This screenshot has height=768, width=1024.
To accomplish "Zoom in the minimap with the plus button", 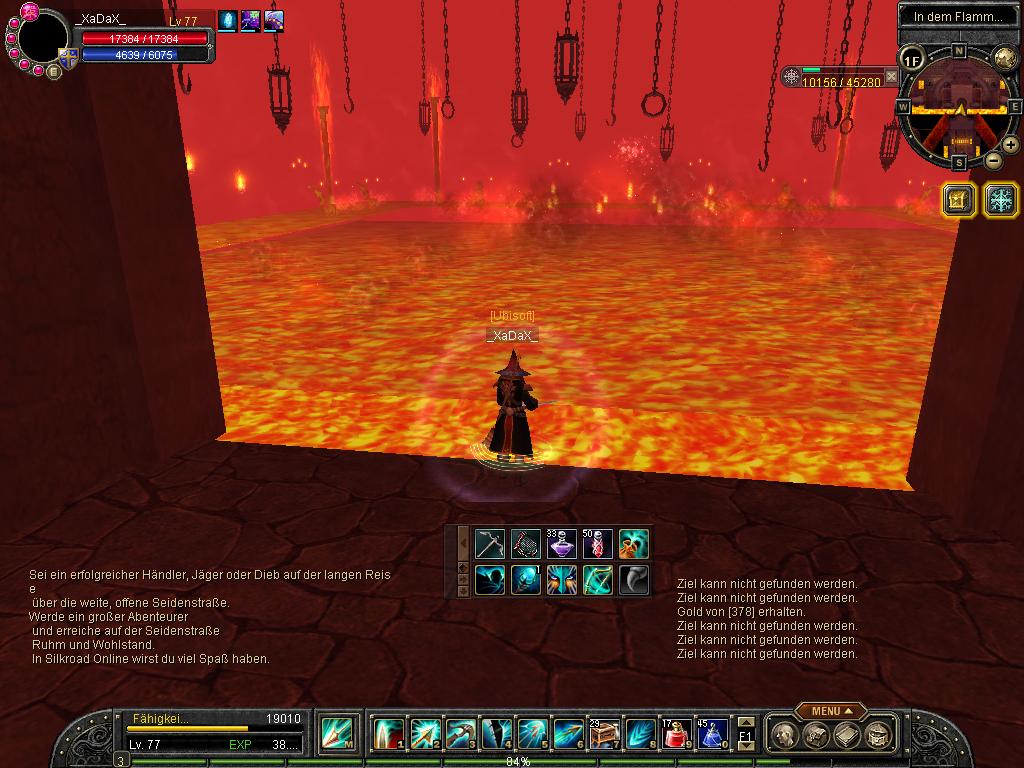I will coord(1010,145).
